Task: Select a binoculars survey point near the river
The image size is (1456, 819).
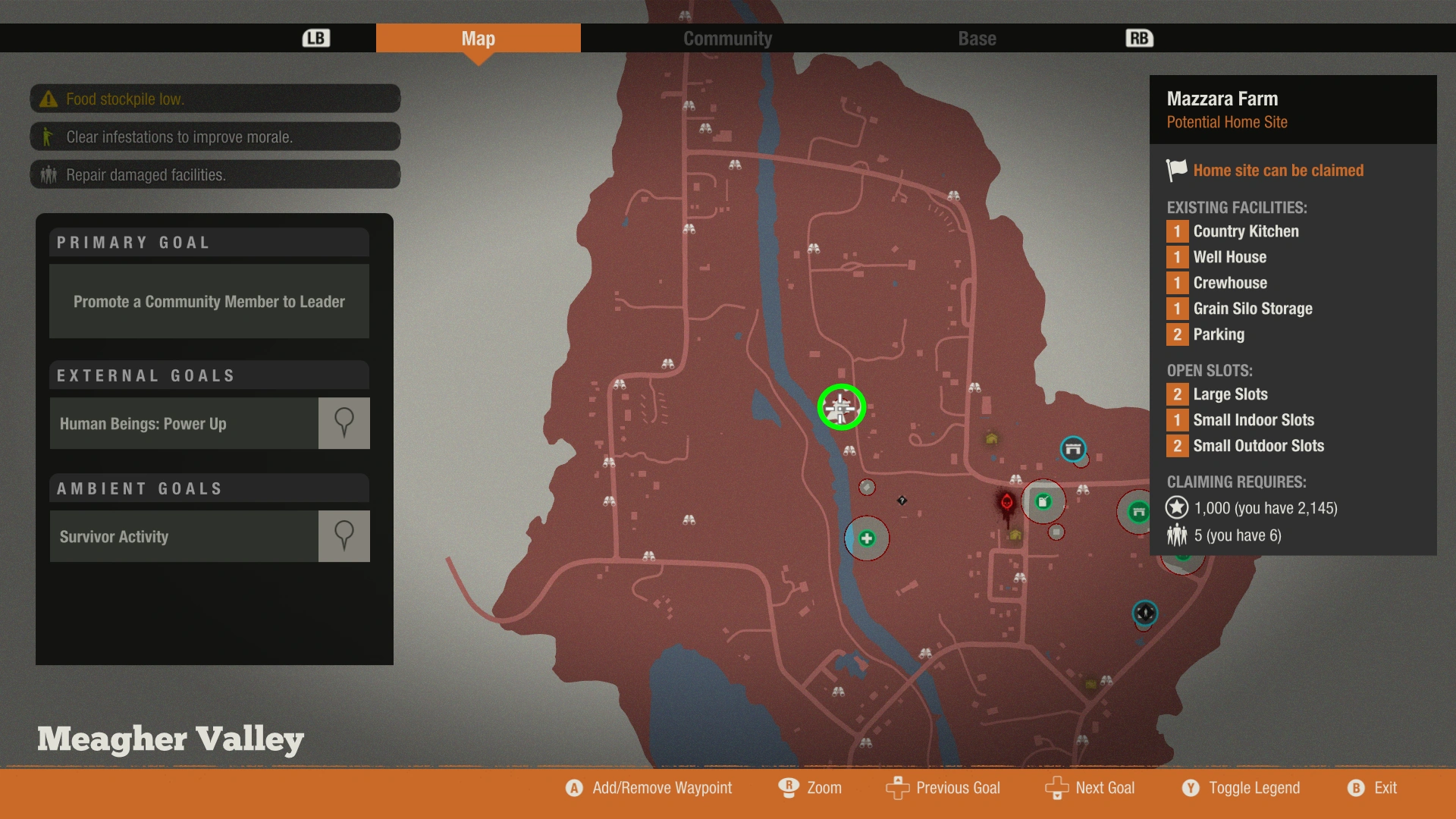Action: click(x=849, y=452)
